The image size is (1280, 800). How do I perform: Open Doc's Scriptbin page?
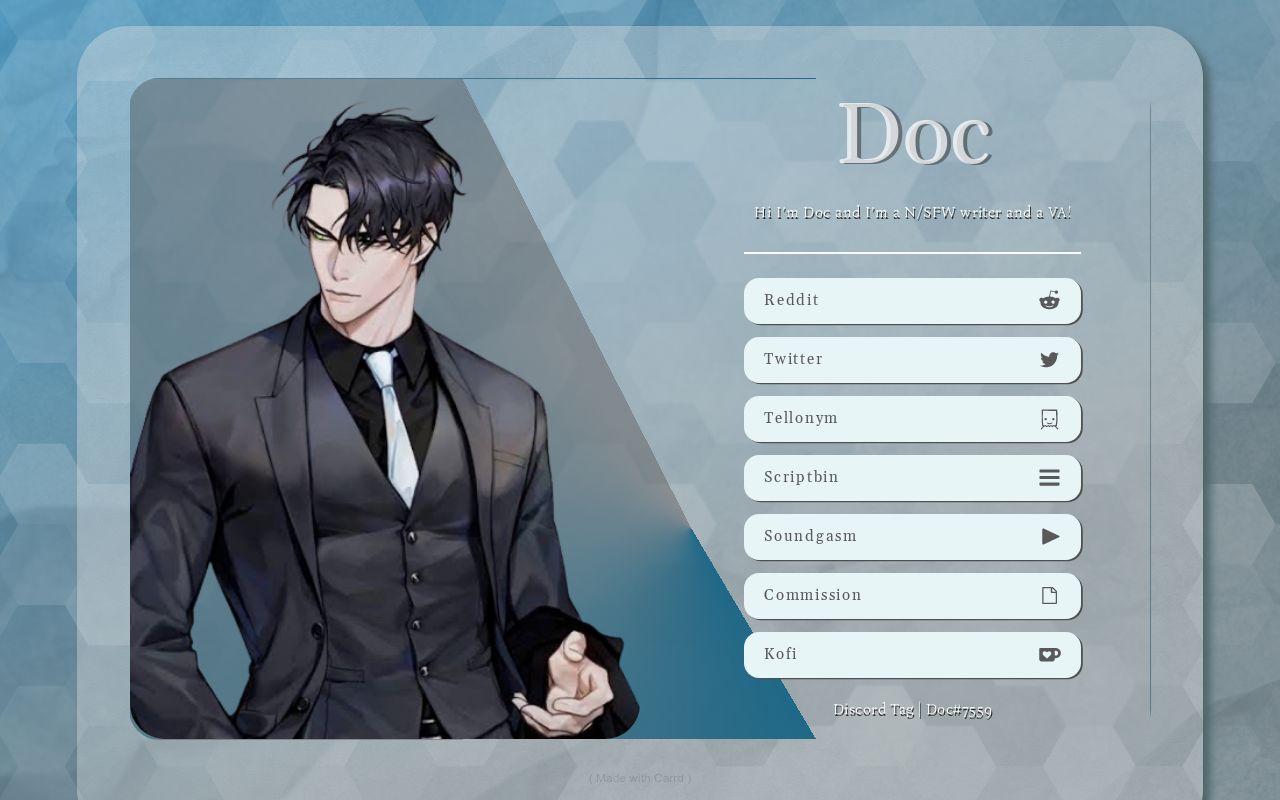pyautogui.click(x=912, y=477)
